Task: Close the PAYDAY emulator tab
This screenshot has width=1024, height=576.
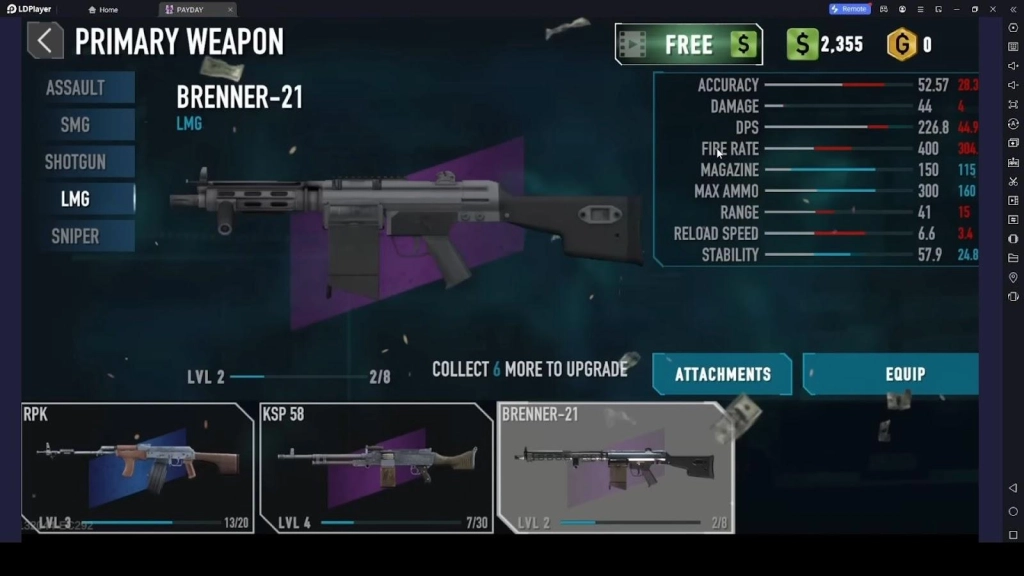Action: pyautogui.click(x=230, y=9)
